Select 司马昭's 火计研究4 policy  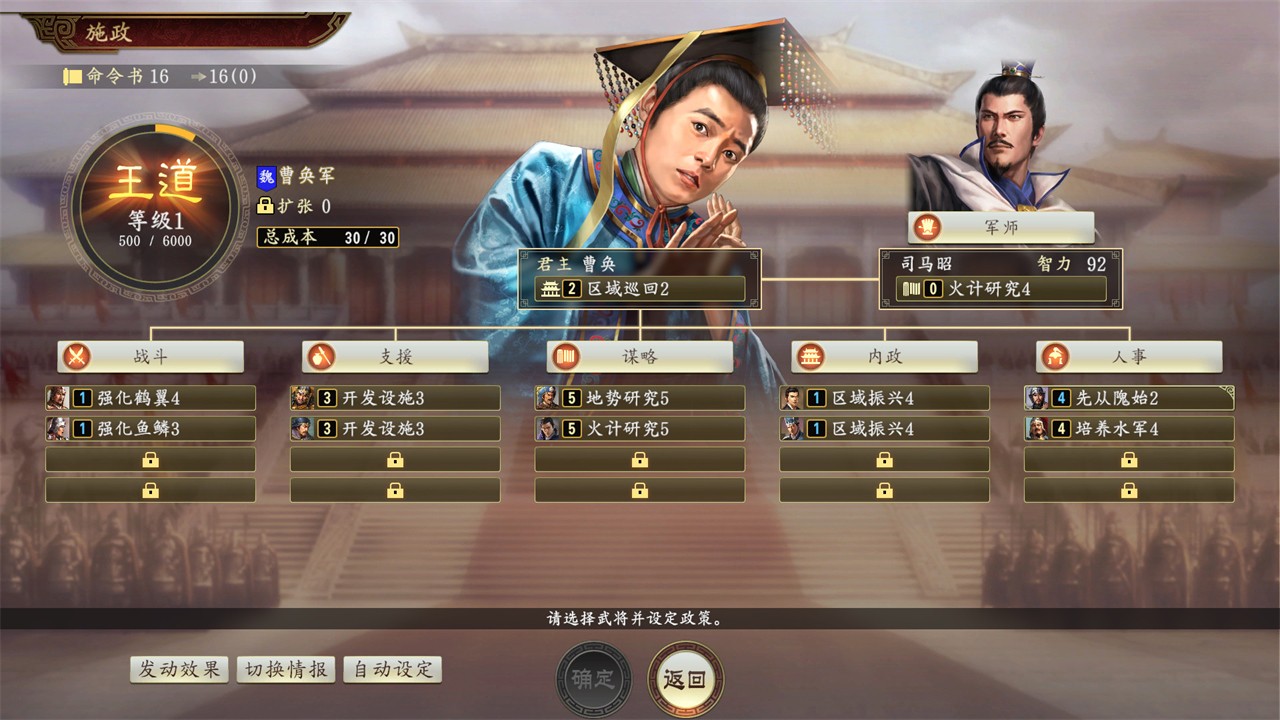pos(1000,289)
